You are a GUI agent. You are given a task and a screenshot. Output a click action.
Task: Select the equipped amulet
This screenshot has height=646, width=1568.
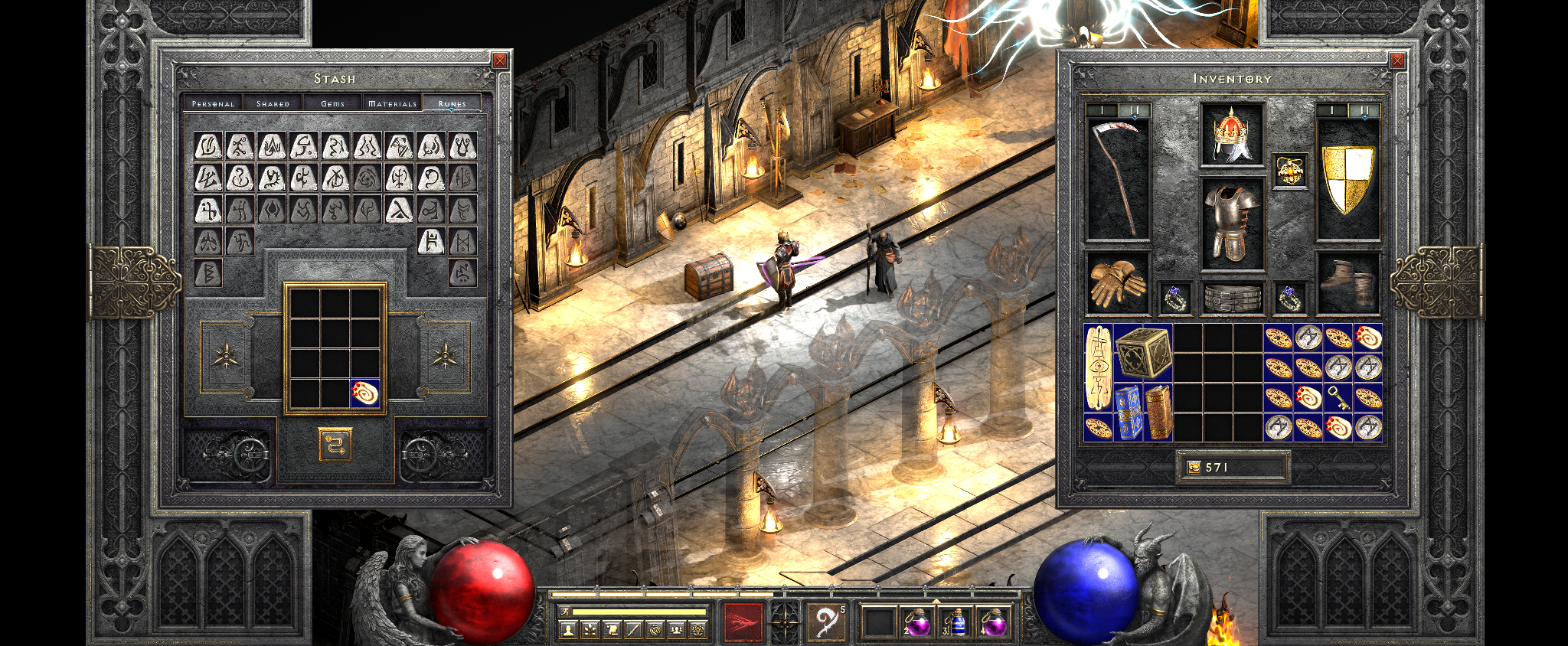click(1289, 171)
